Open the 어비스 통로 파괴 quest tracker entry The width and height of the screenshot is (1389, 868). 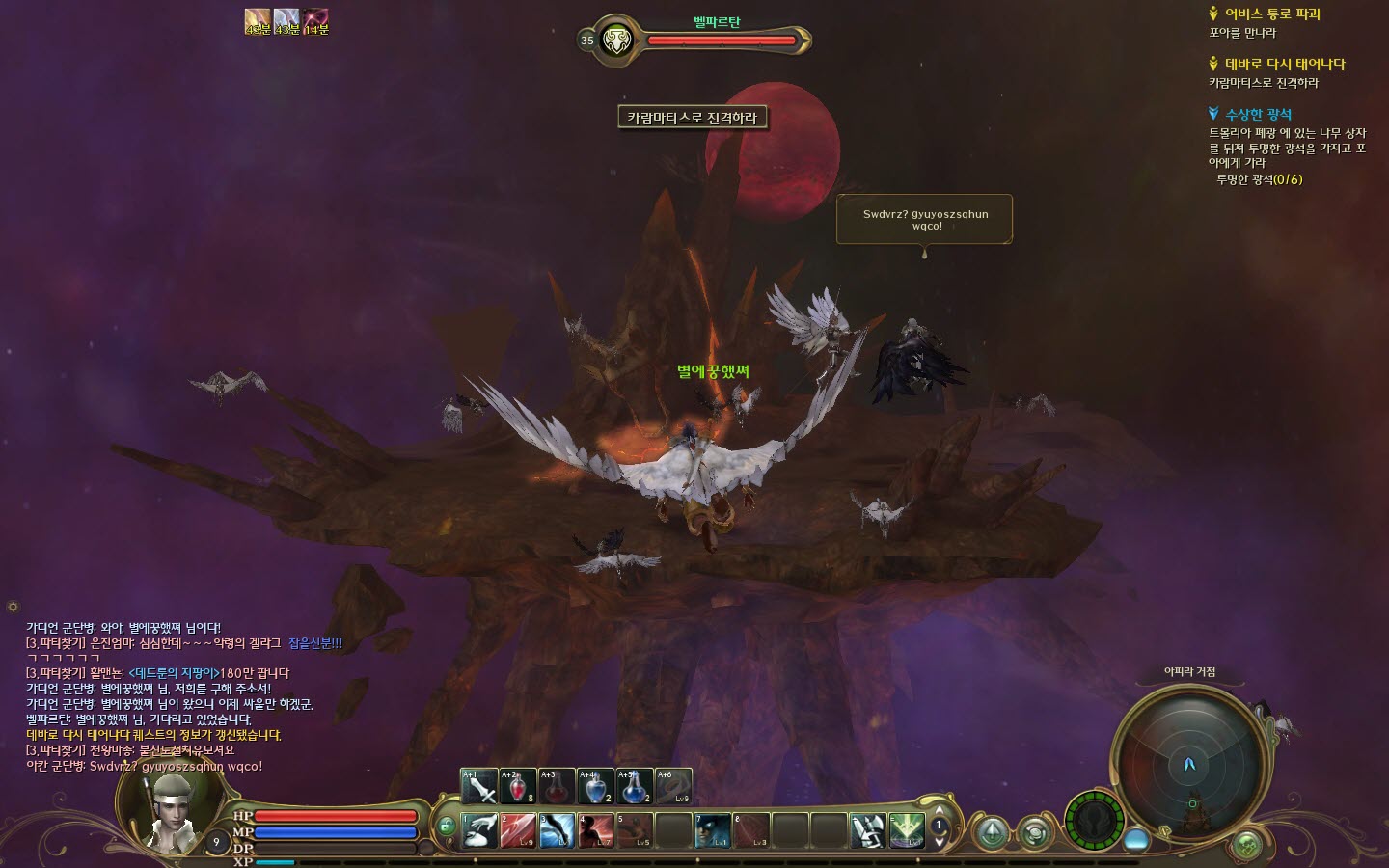coord(1271,14)
